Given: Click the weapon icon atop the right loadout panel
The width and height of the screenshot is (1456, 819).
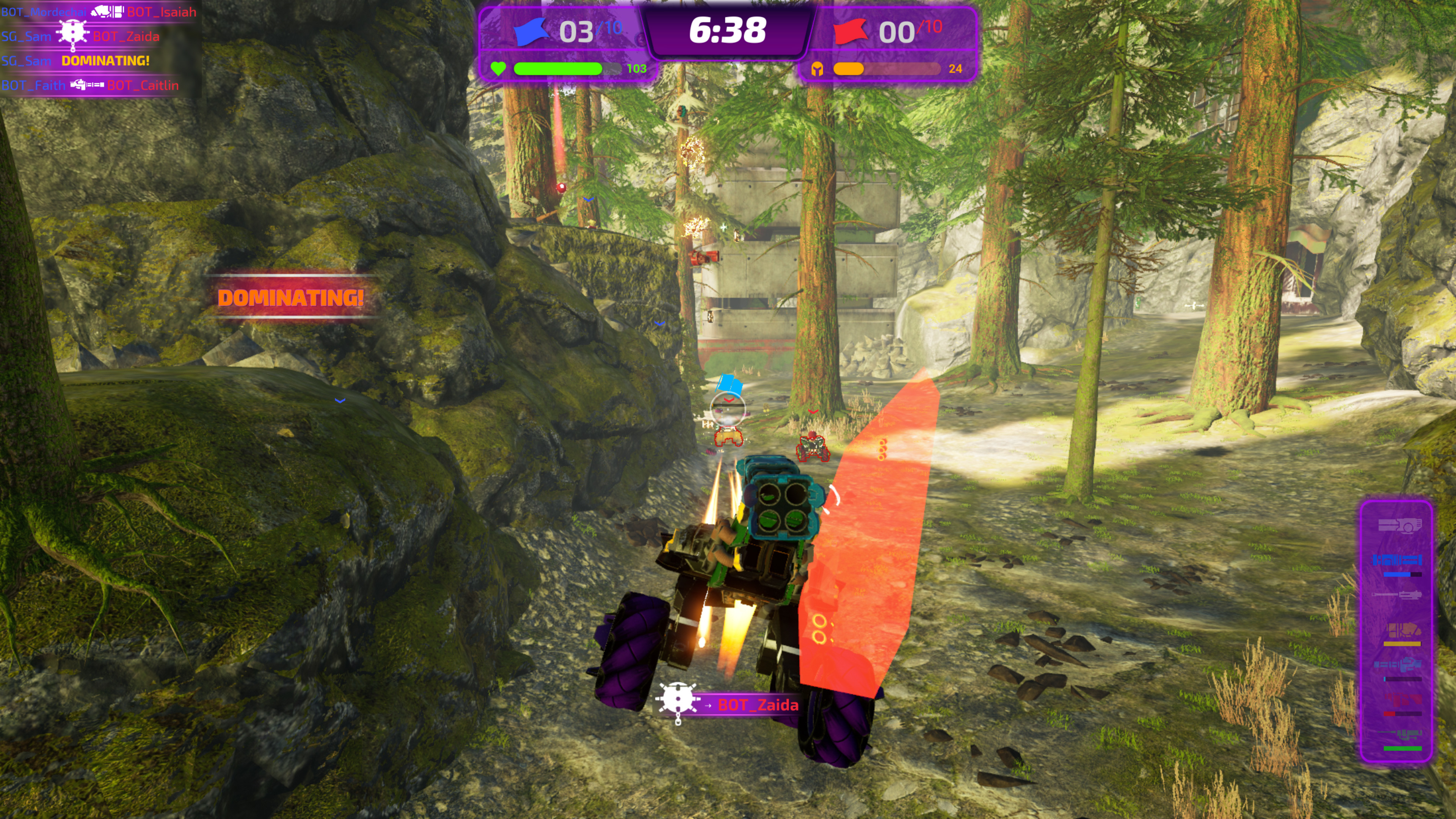Looking at the screenshot, I should 1401,526.
